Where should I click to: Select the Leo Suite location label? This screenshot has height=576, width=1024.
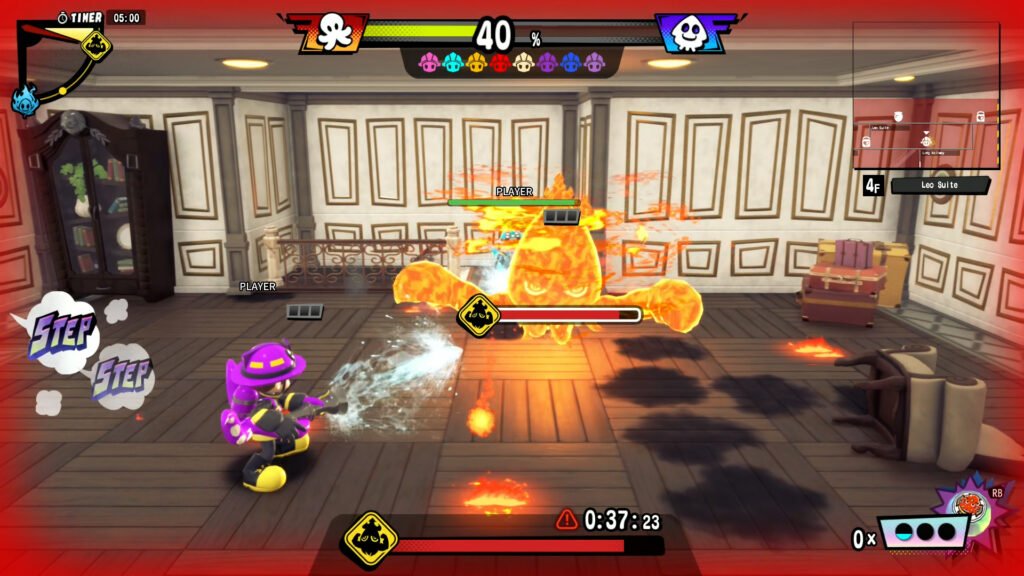tap(939, 185)
